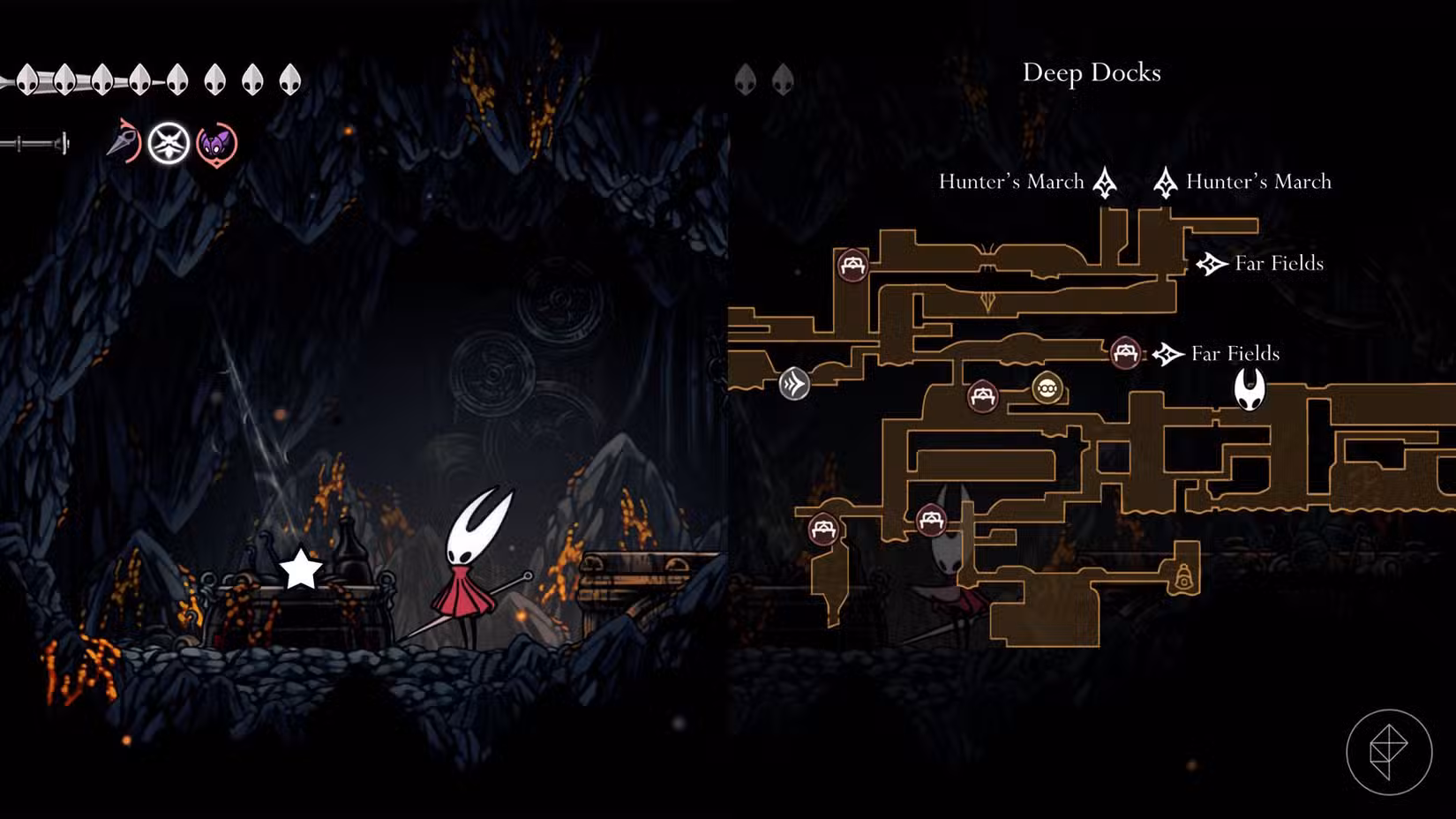The height and width of the screenshot is (819, 1456).
Task: Select the gold round beads marker on the map
Action: click(x=1047, y=387)
